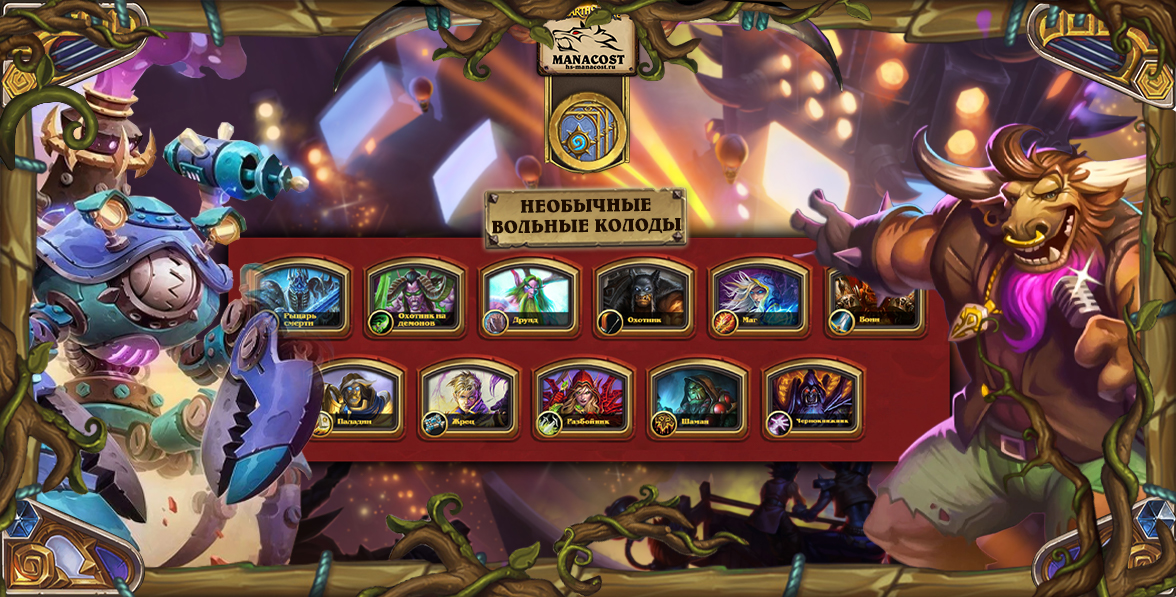This screenshot has width=1176, height=597.
Task: Click the Manacost site logo
Action: pos(588,47)
